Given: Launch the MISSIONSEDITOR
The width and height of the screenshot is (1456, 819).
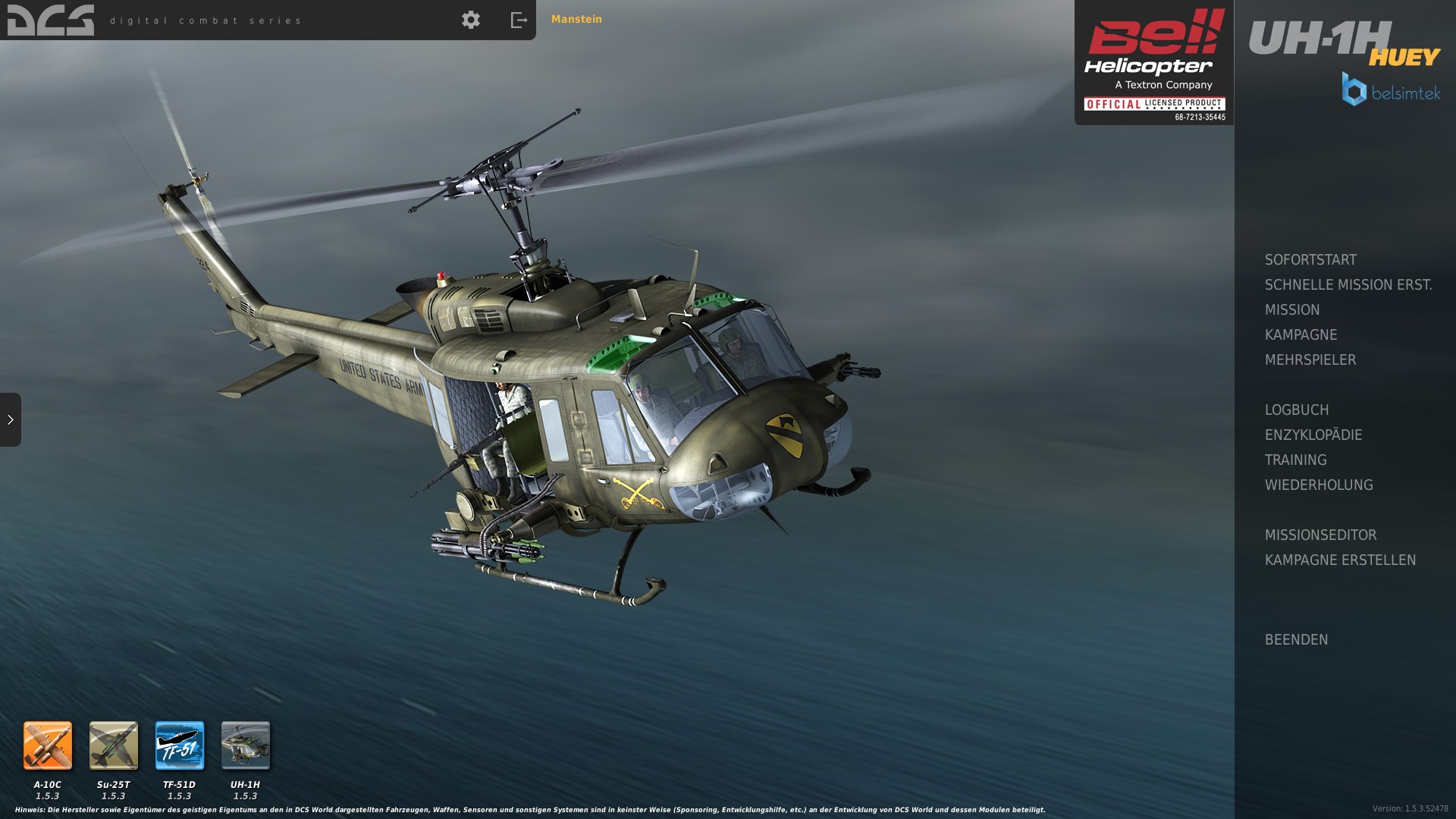Looking at the screenshot, I should pos(1320,535).
